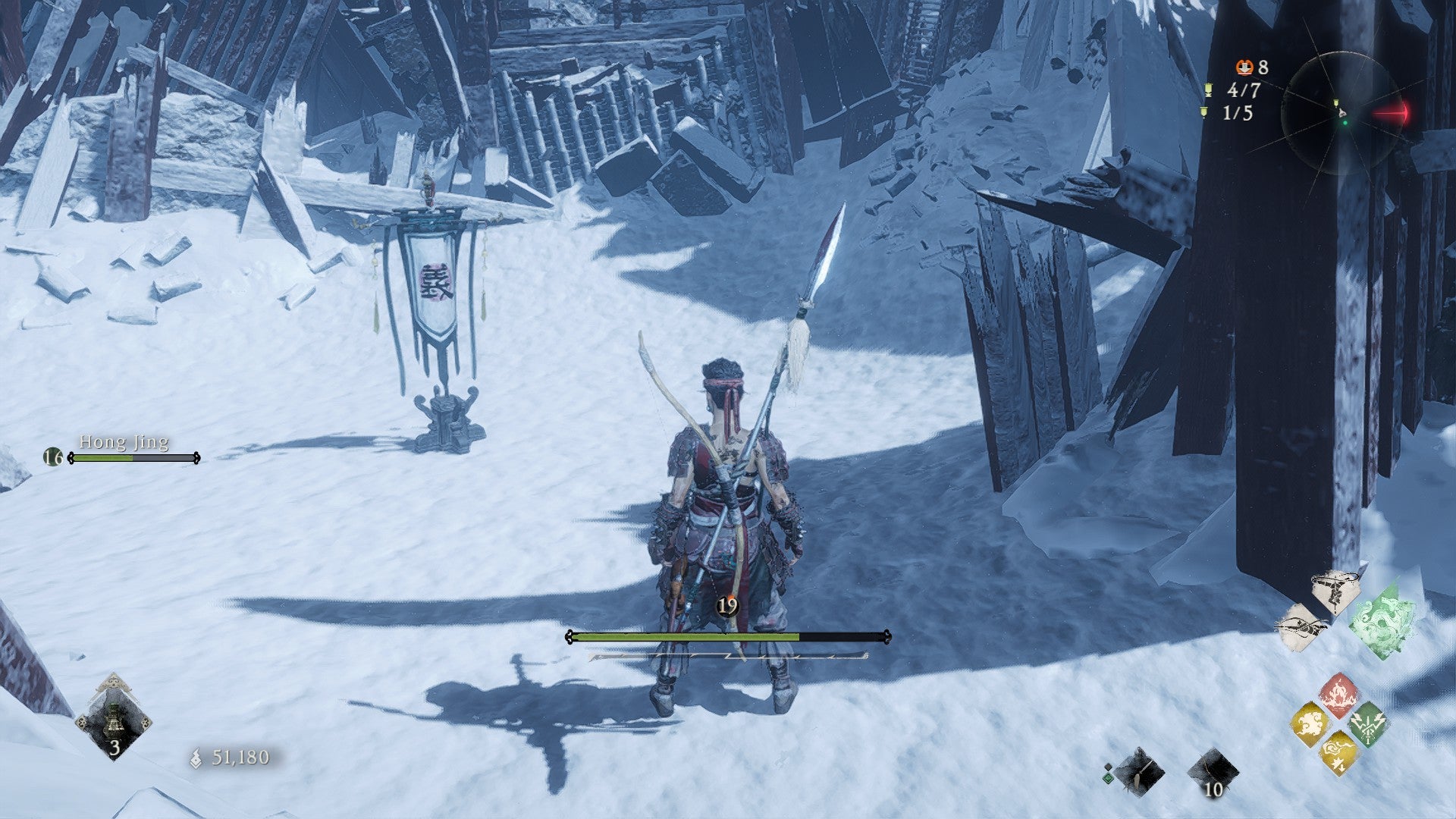Select the lower white martial arts icon
Viewport: 1456px width, 819px height.
(x=1303, y=626)
